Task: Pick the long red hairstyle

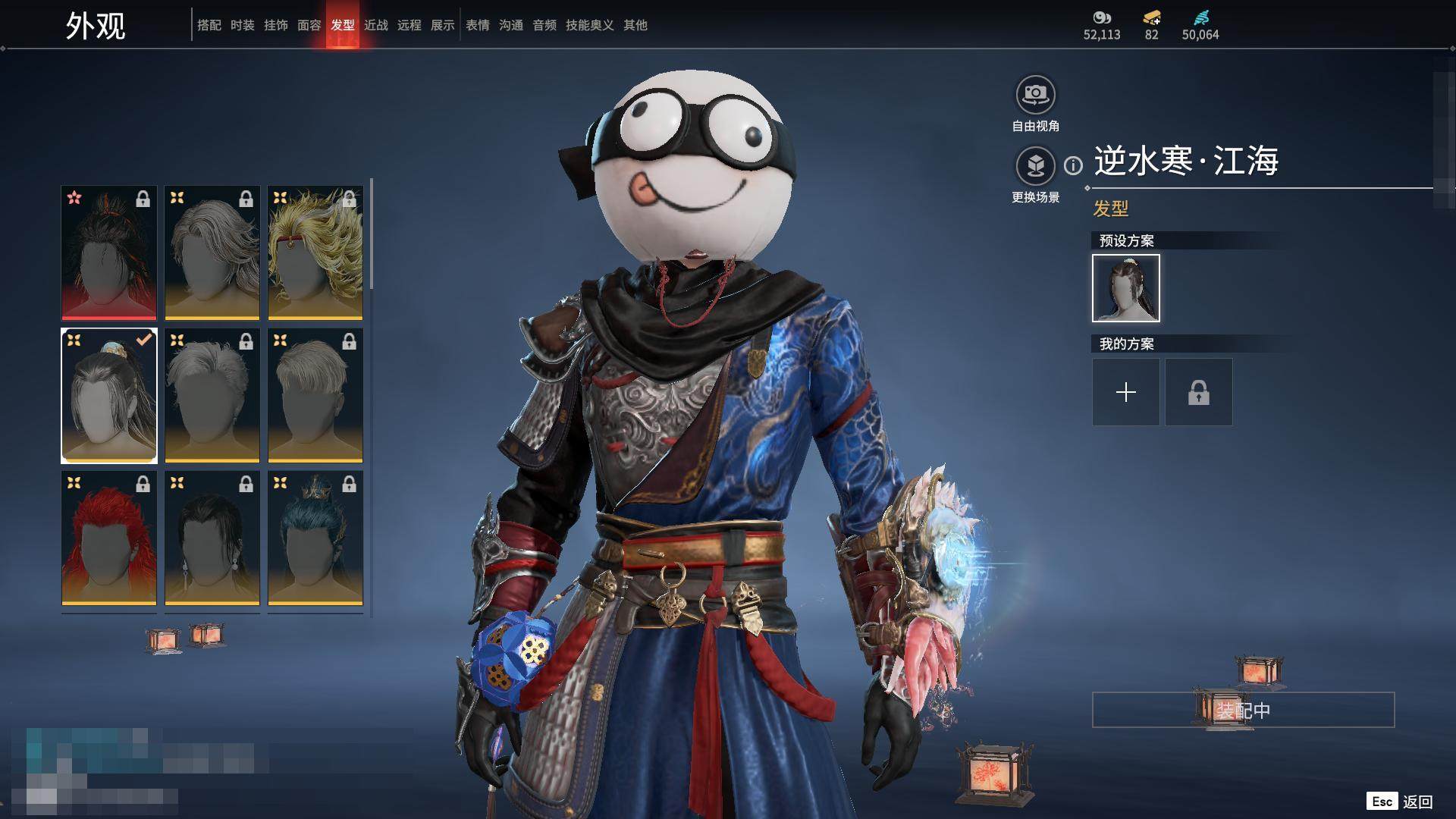Action: 109,538
